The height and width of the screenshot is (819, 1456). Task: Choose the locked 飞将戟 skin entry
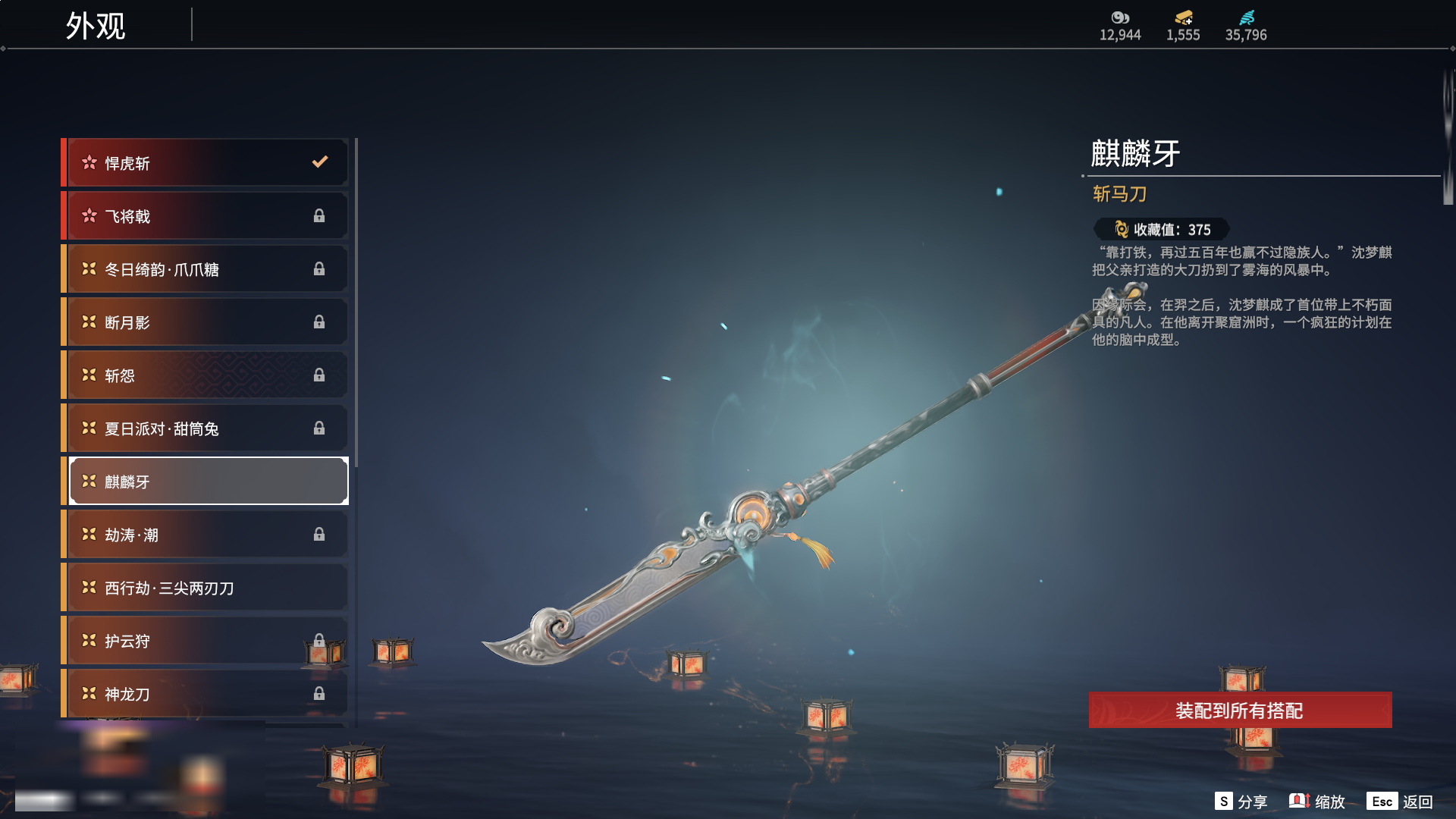click(x=206, y=216)
